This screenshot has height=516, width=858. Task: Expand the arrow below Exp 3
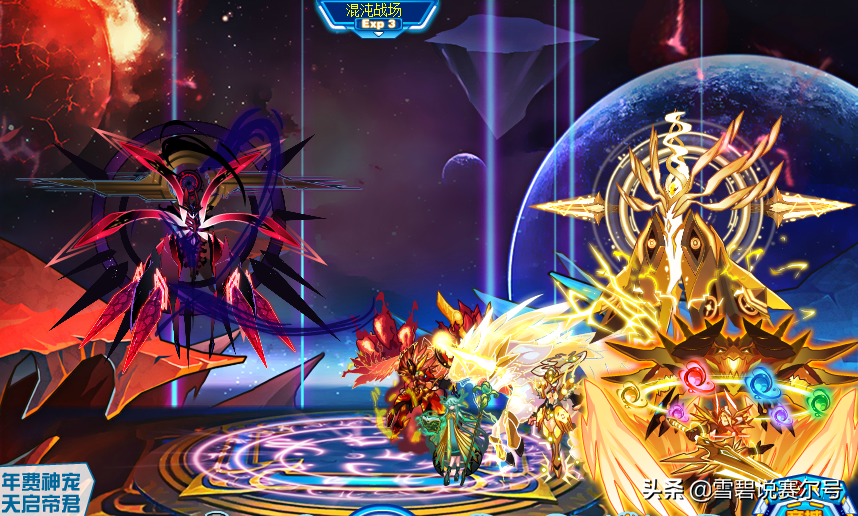(x=379, y=35)
